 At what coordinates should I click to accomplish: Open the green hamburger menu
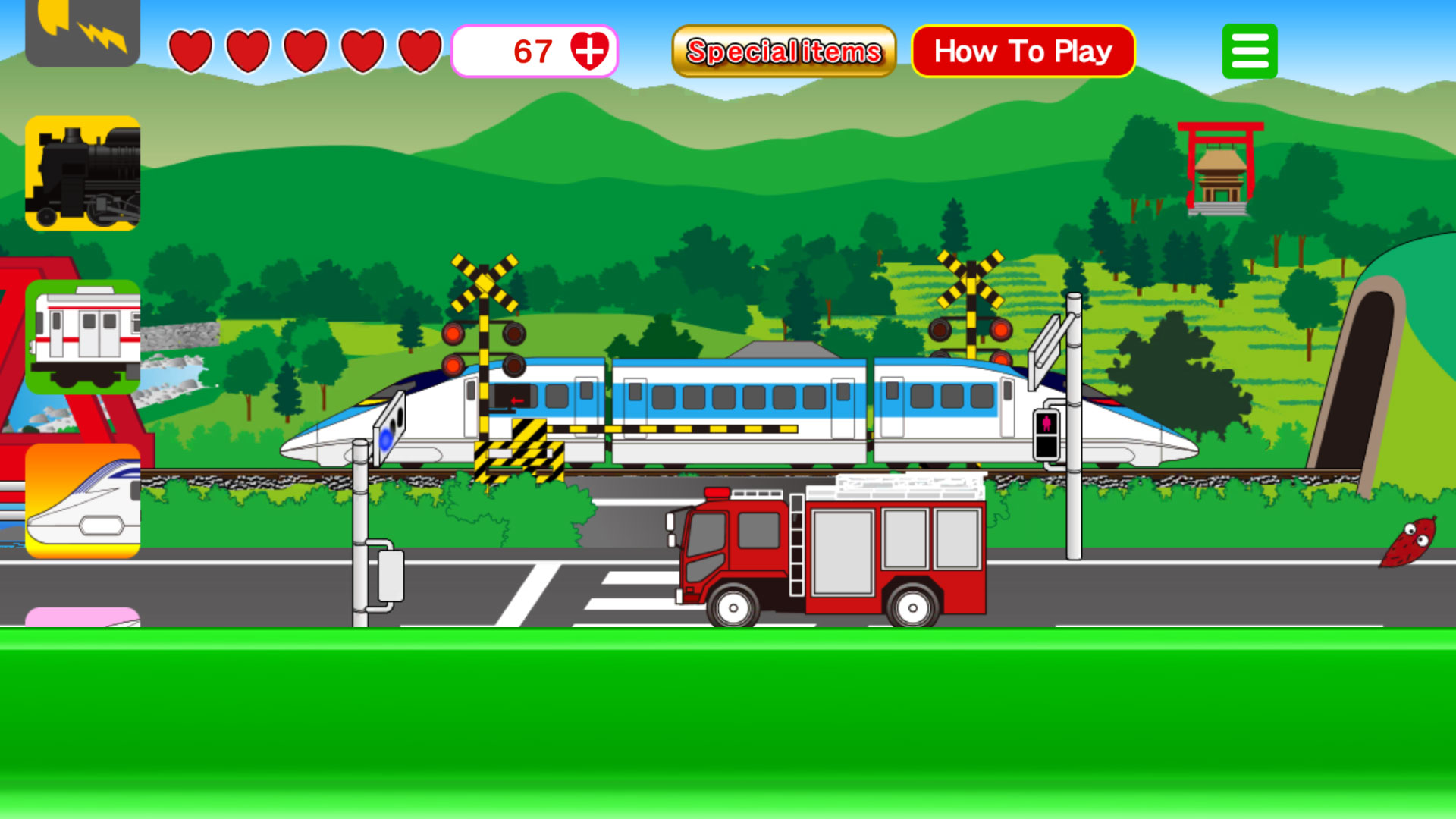(x=1248, y=49)
